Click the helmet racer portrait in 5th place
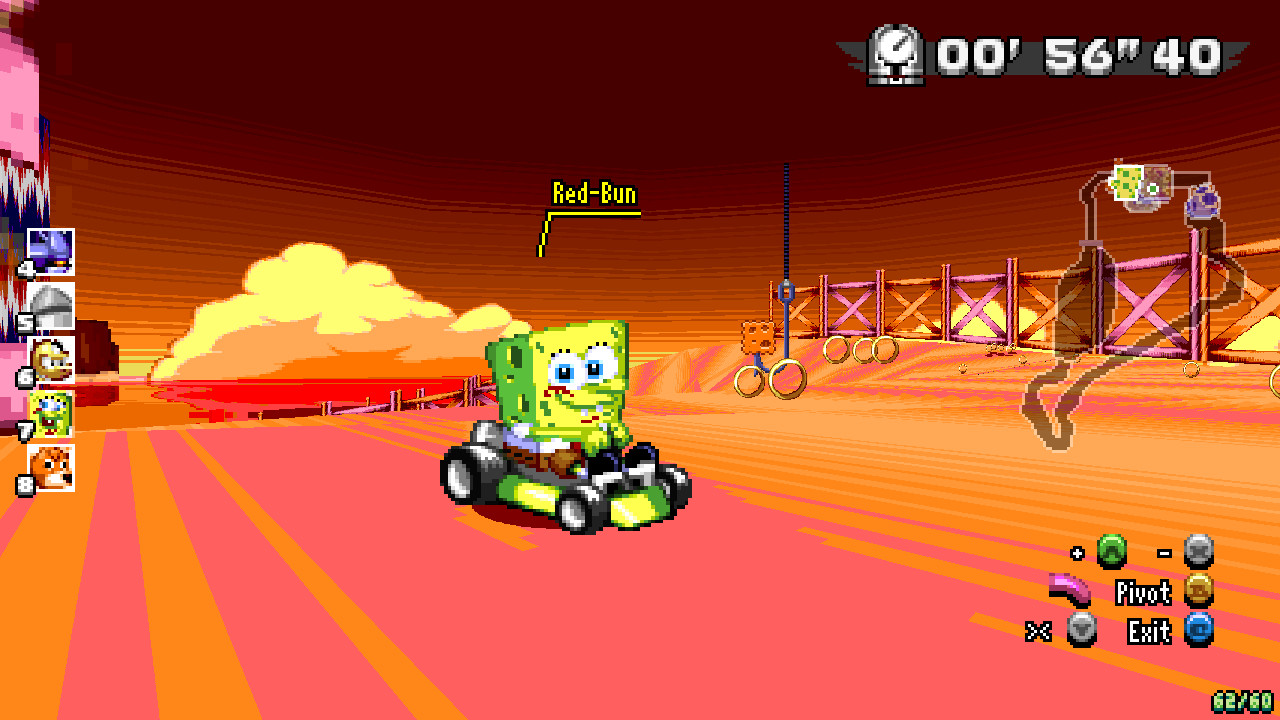 50,305
